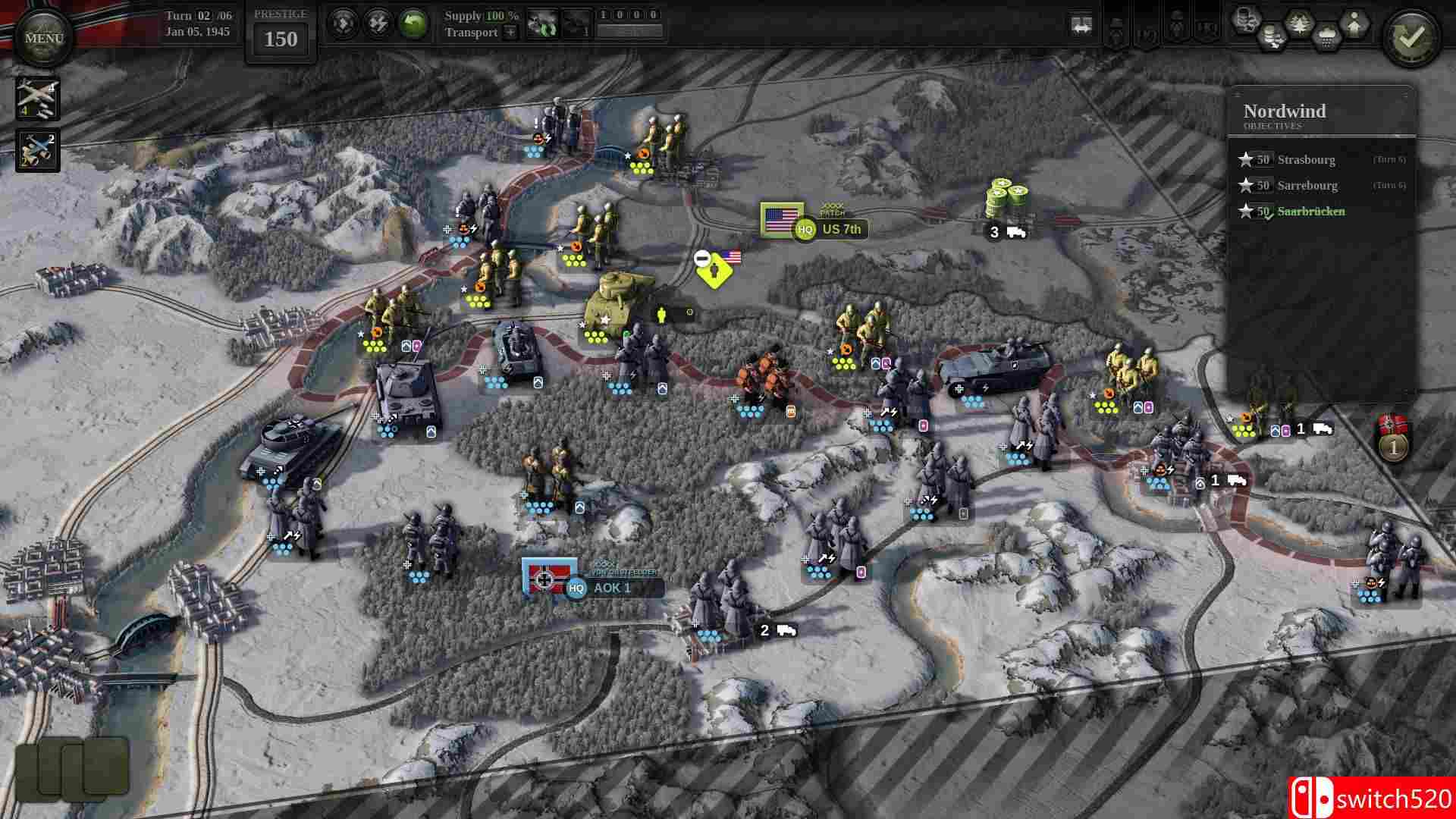Click the HQ unit filter in the top-right toolbar

[1206, 30]
